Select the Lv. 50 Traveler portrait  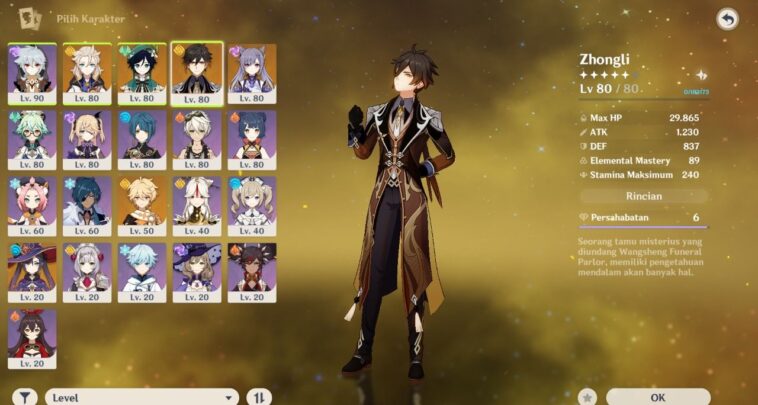141,205
